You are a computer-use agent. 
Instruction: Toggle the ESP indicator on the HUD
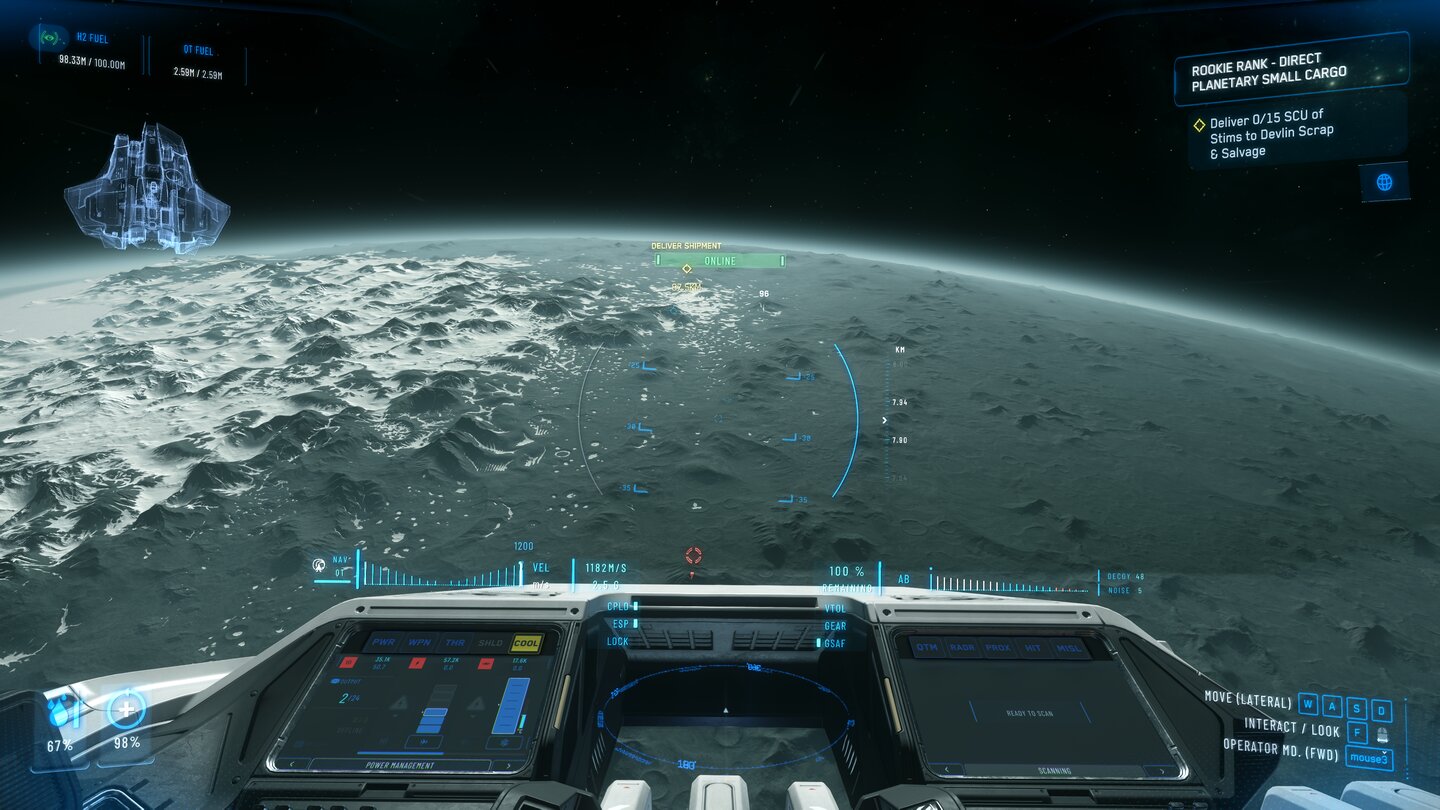[622, 623]
